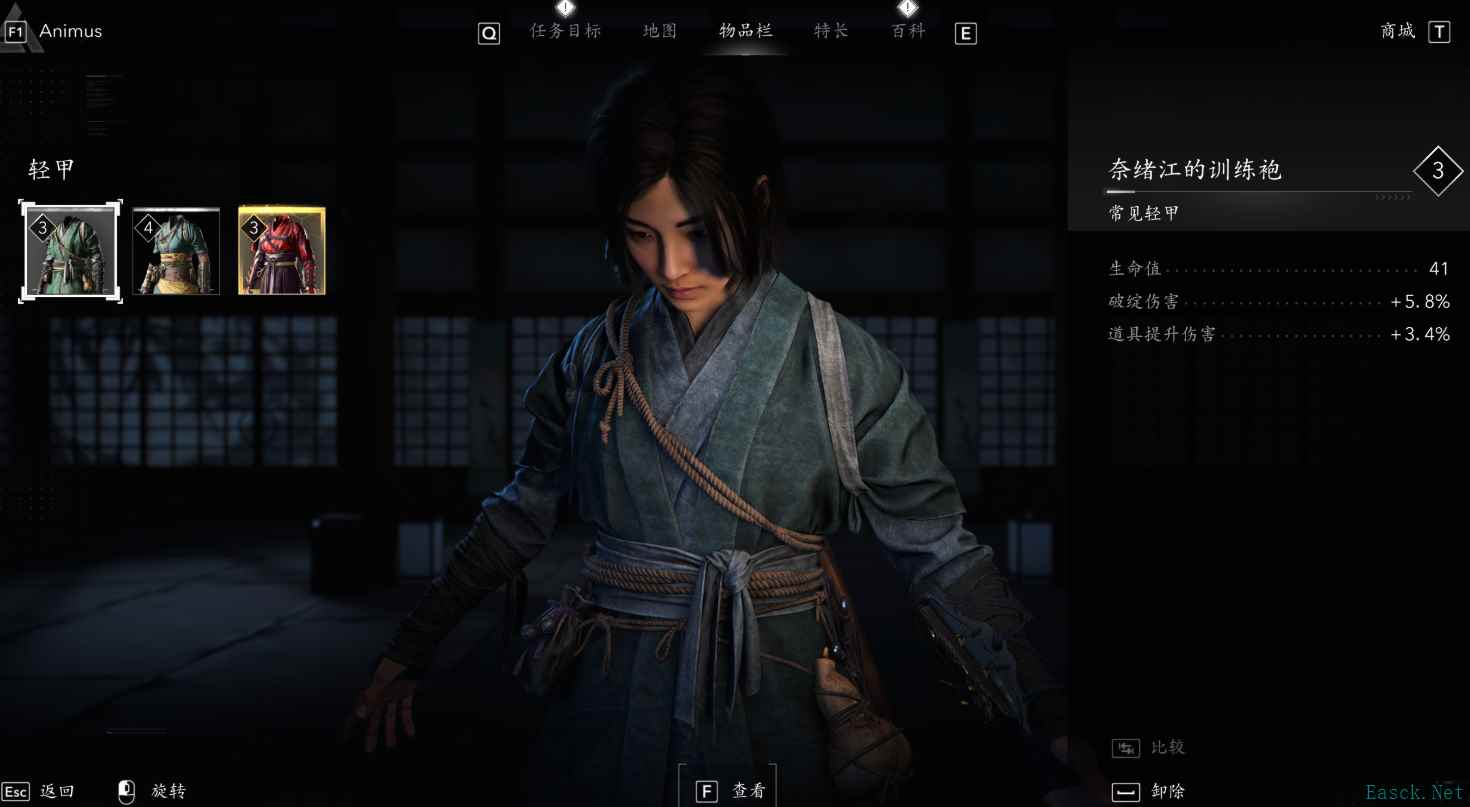
Task: Open the 任务目标 objectives tab
Action: point(566,30)
